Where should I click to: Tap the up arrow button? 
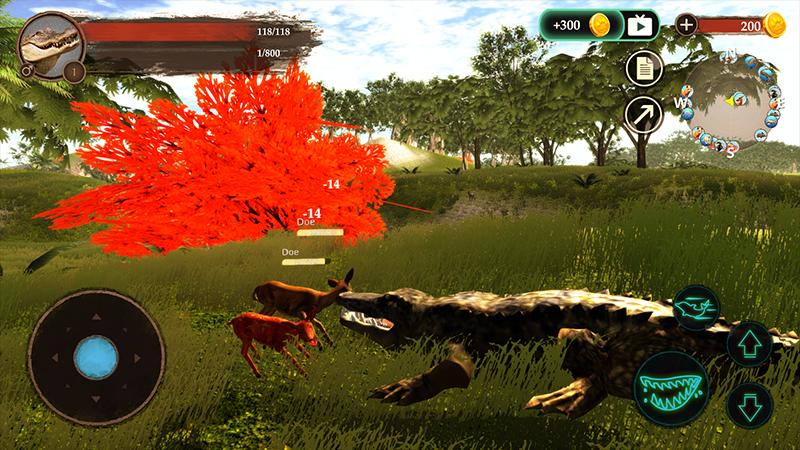(x=749, y=345)
